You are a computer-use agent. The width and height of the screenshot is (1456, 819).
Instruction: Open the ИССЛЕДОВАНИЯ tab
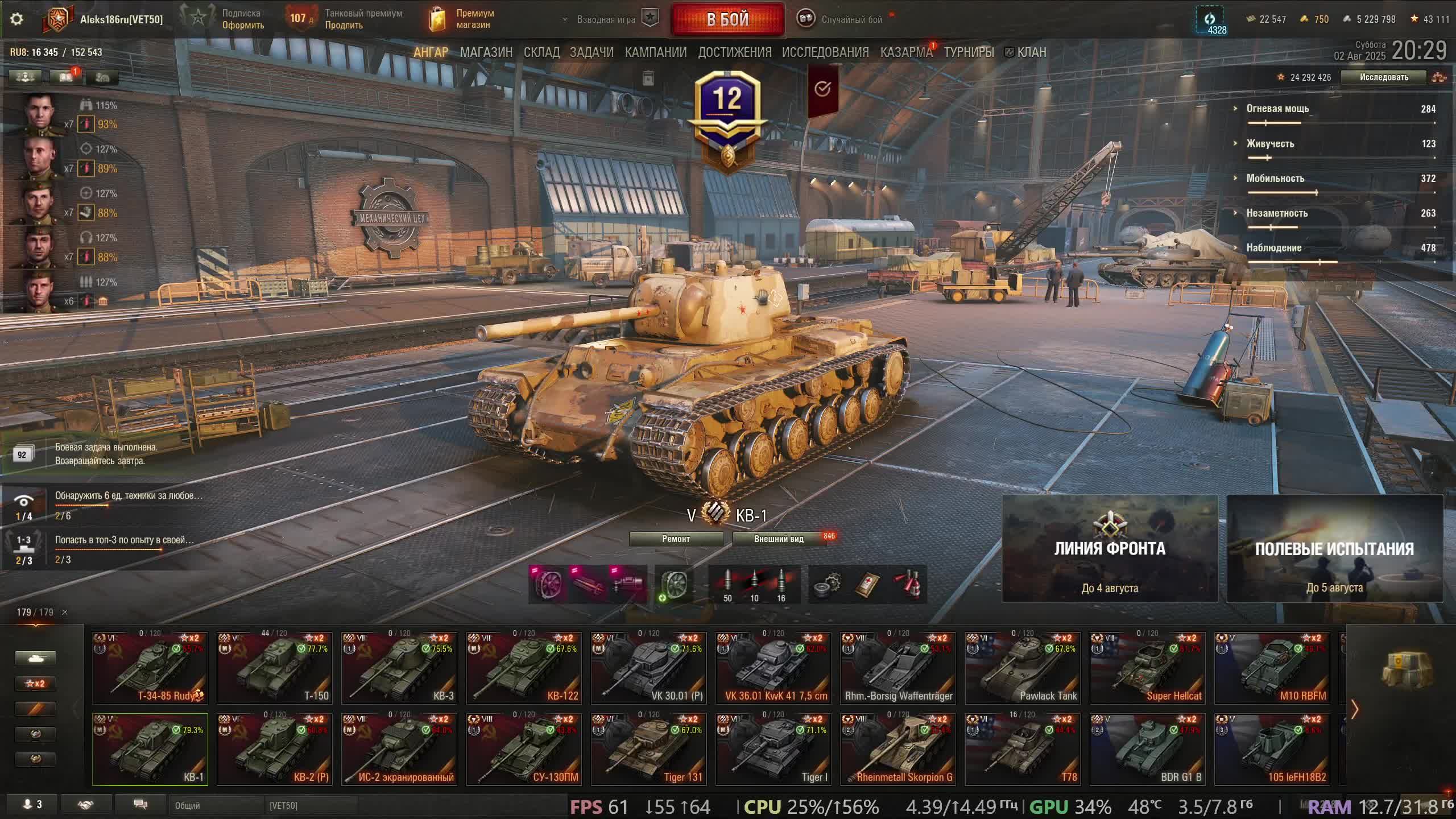[x=825, y=52]
